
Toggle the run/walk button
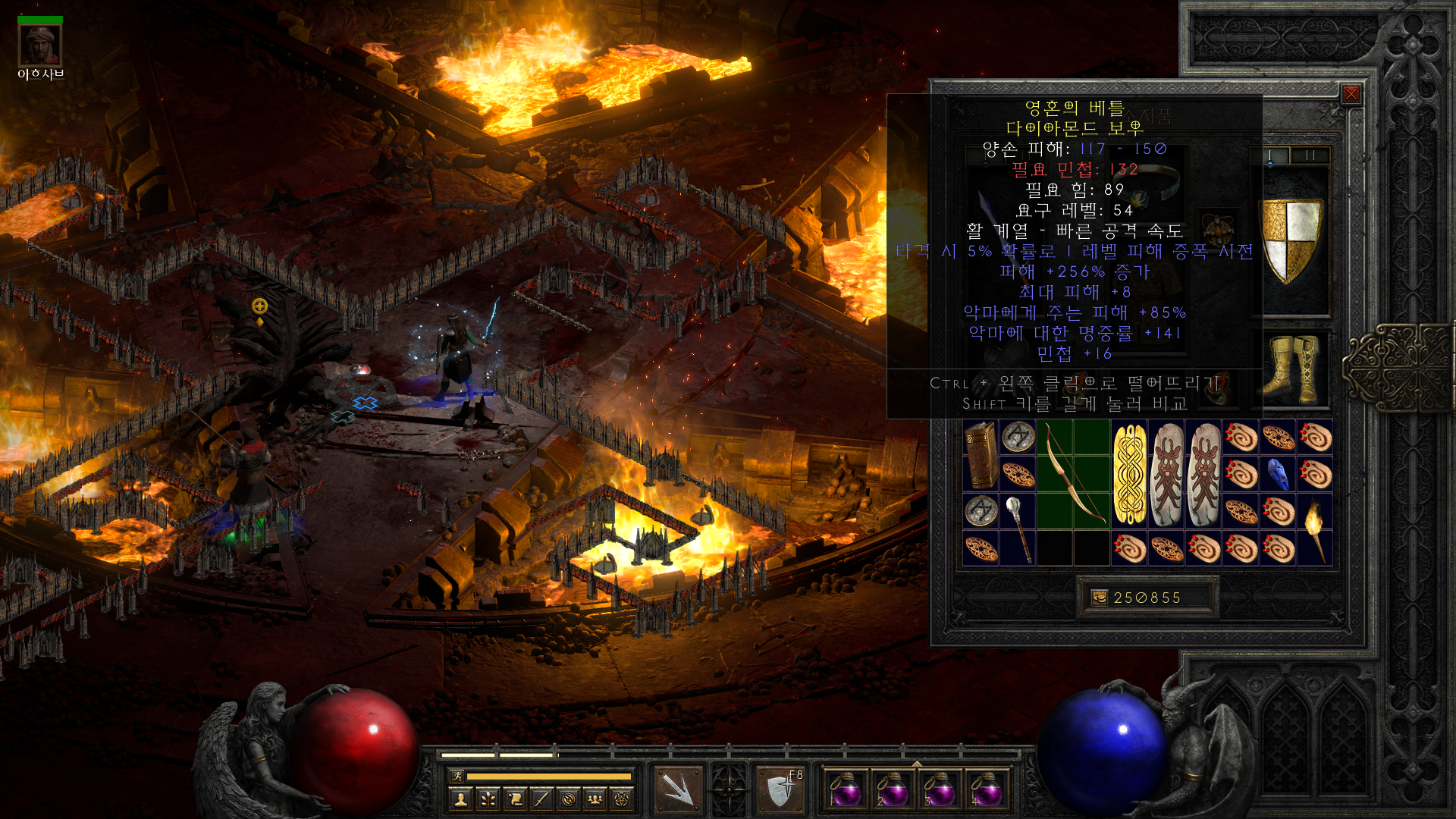pyautogui.click(x=457, y=776)
